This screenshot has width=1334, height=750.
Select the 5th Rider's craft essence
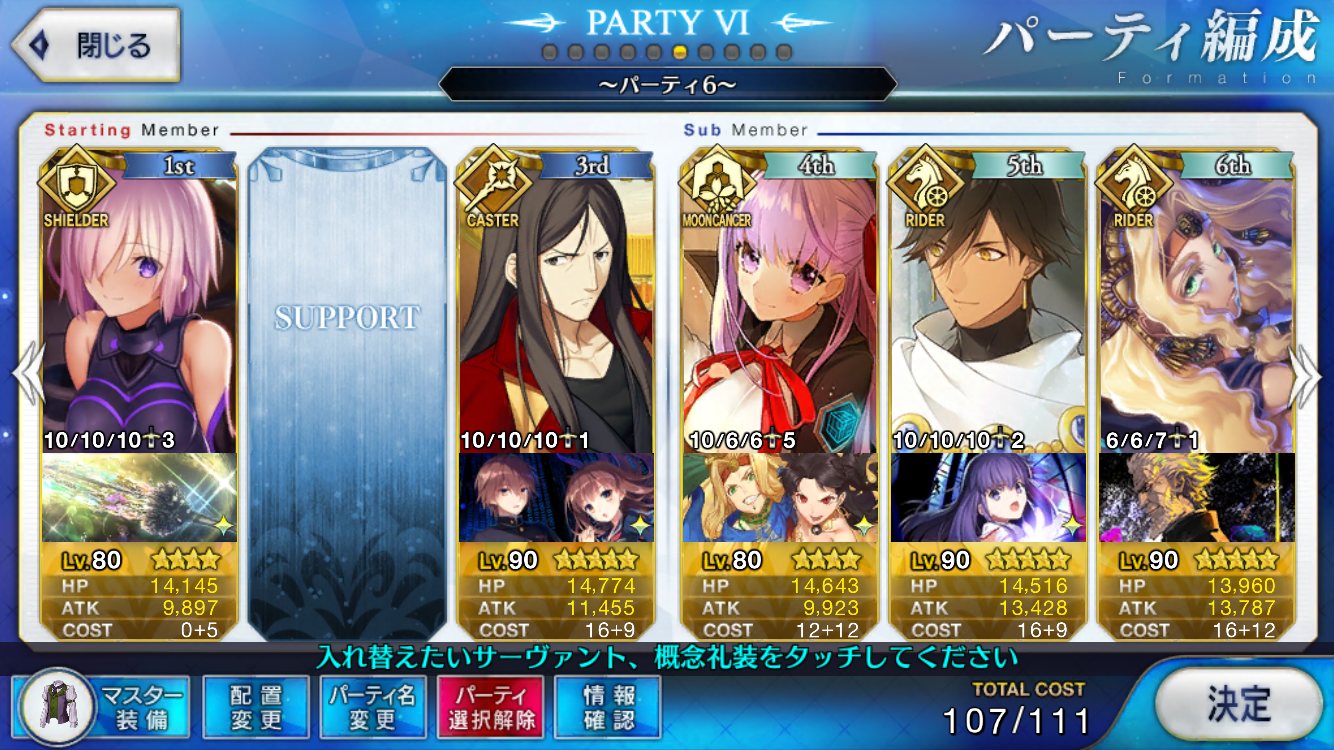tap(988, 498)
